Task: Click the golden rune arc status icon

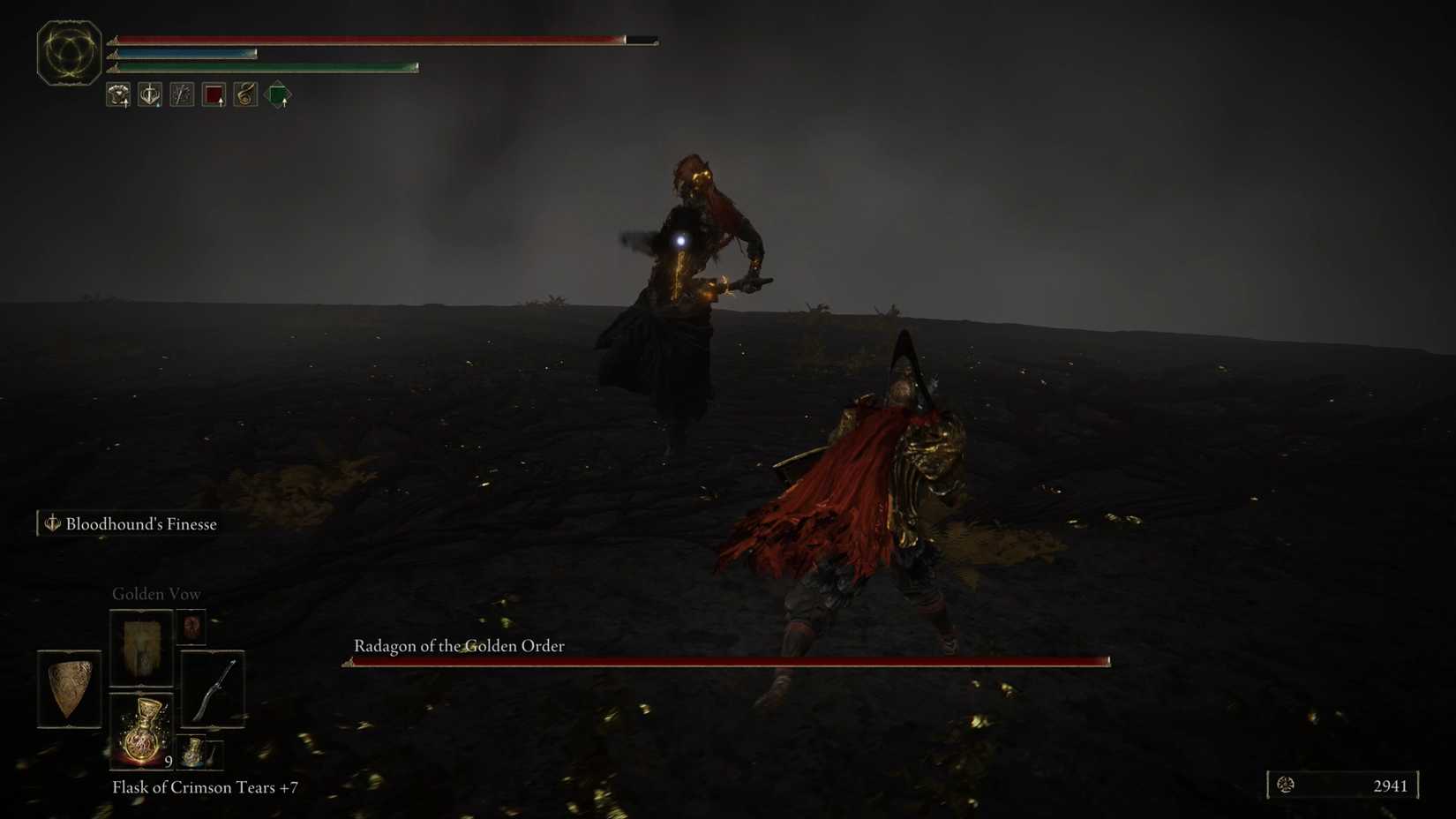Action: pos(244,94)
